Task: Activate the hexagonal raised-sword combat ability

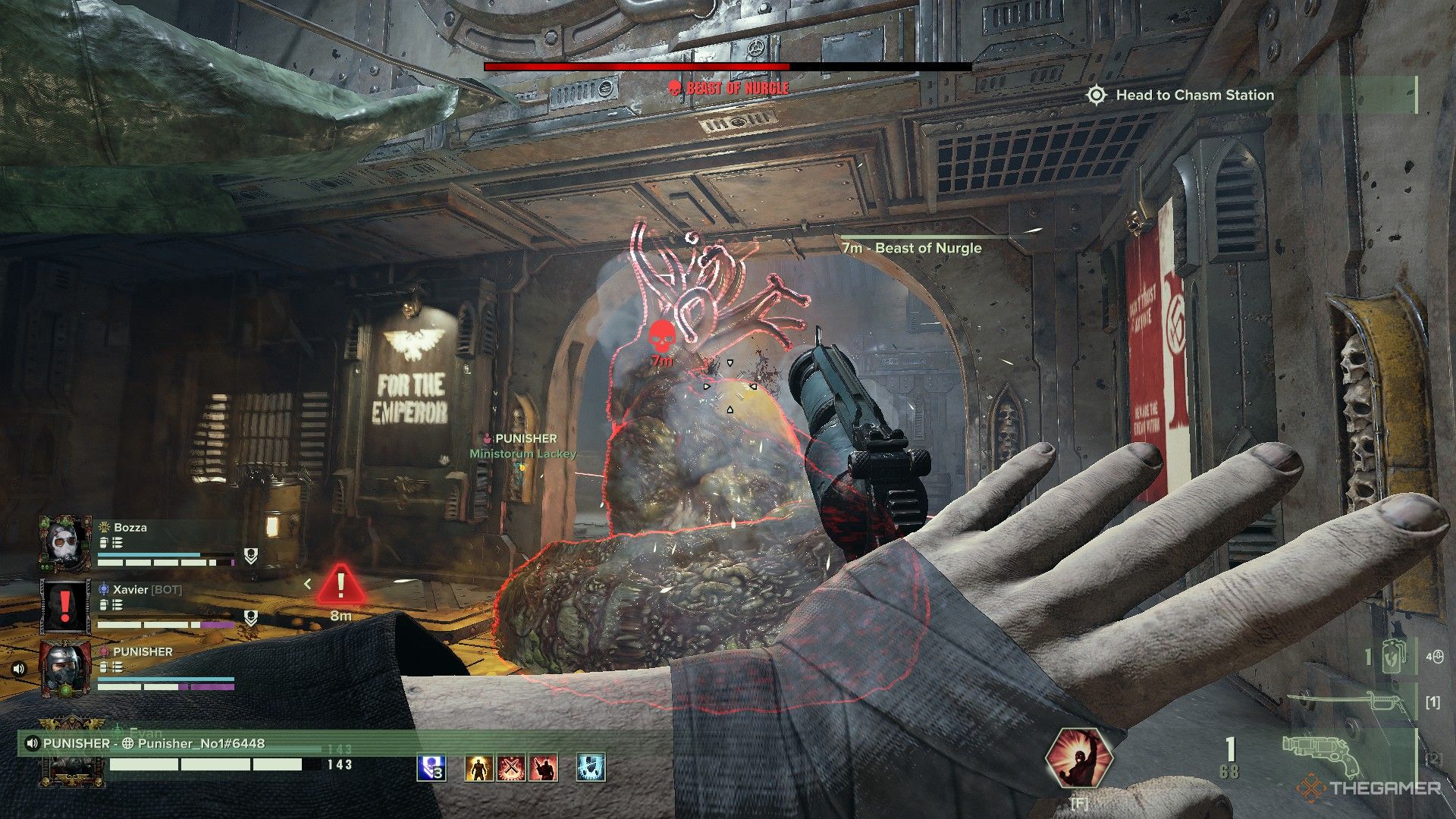Action: 1078,759
